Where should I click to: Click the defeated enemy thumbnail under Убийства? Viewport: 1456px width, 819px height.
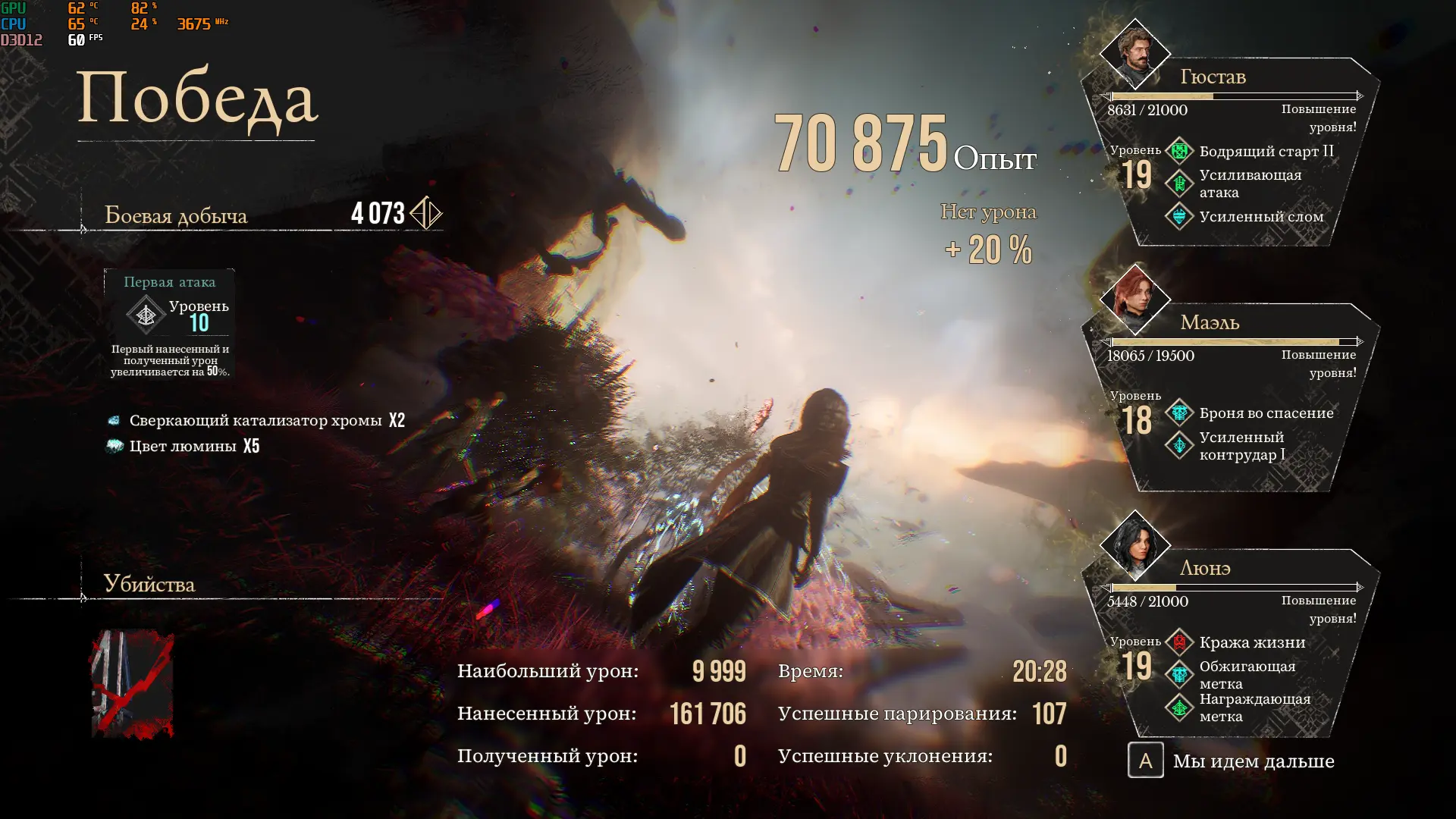pos(133,684)
